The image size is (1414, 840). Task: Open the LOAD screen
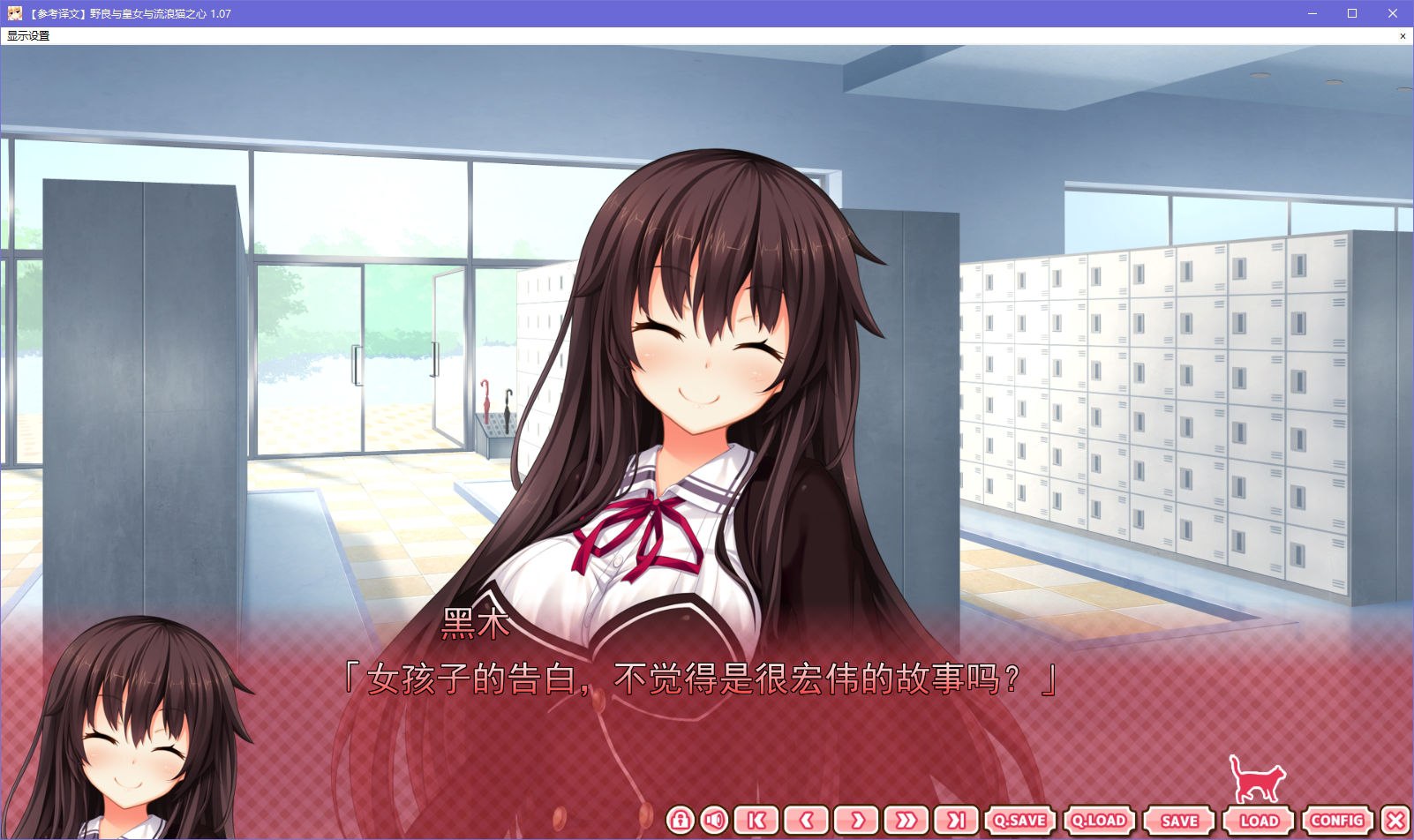1260,820
